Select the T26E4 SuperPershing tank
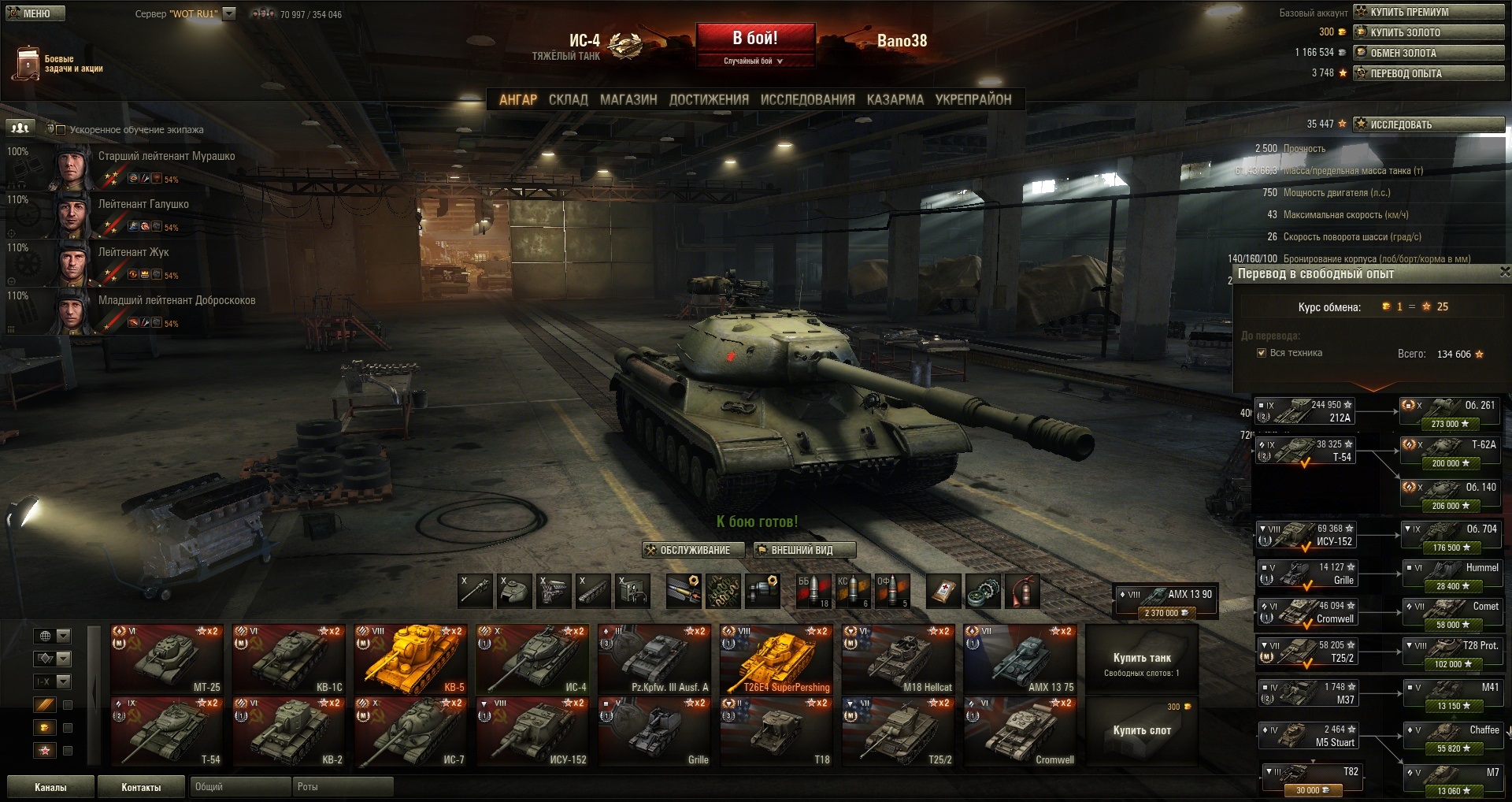 click(x=776, y=659)
